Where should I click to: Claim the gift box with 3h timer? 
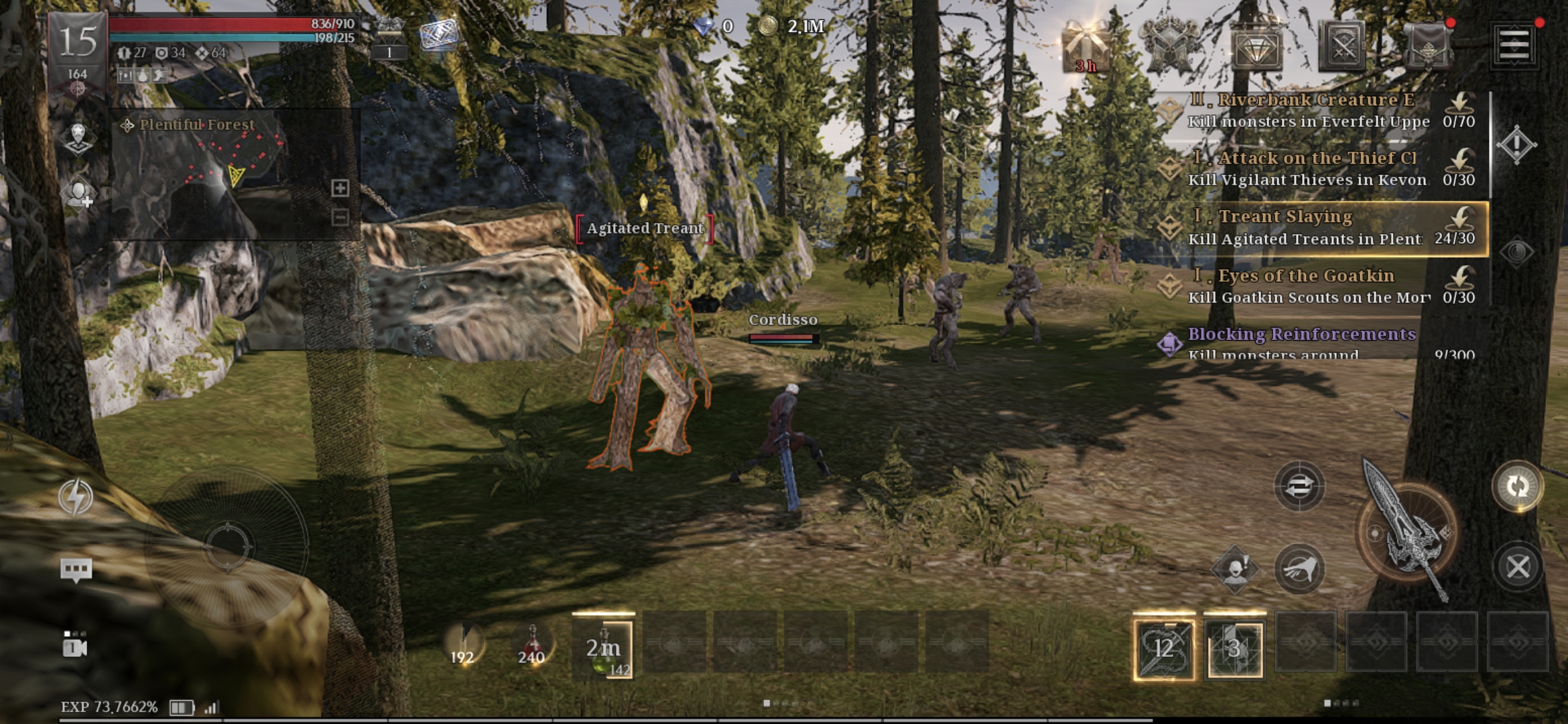(x=1086, y=47)
